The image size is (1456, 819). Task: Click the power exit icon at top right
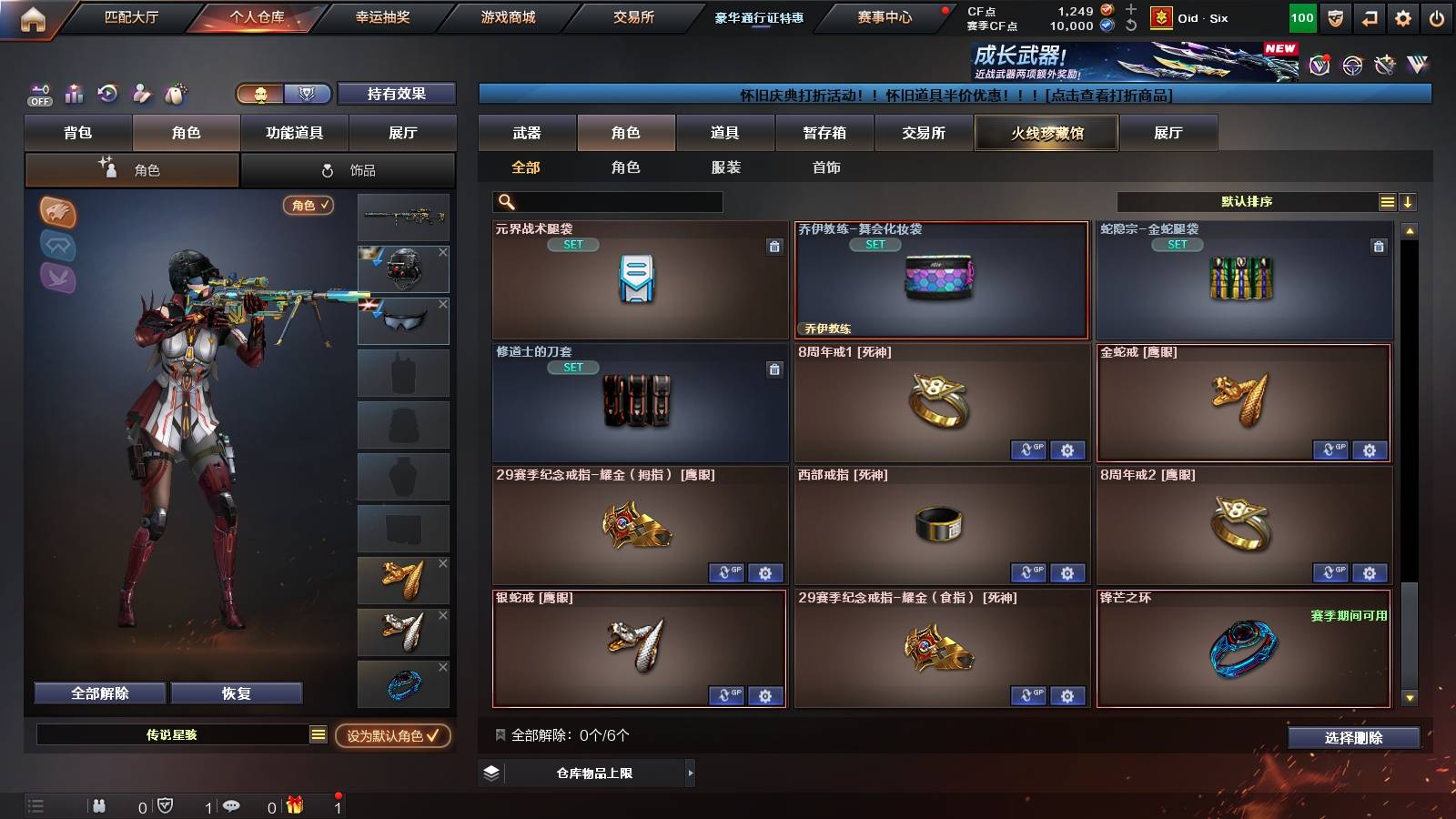[x=1433, y=15]
